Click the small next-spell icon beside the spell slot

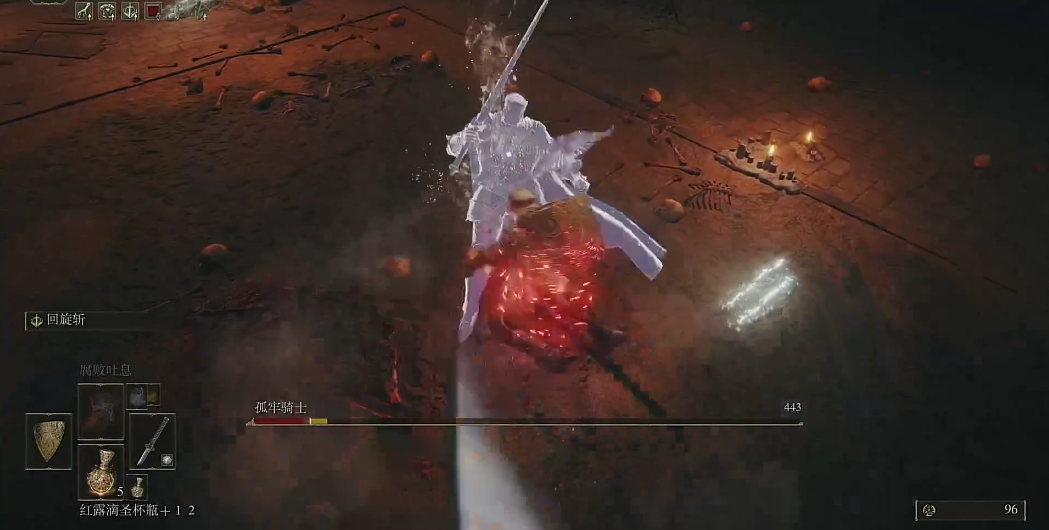138,397
